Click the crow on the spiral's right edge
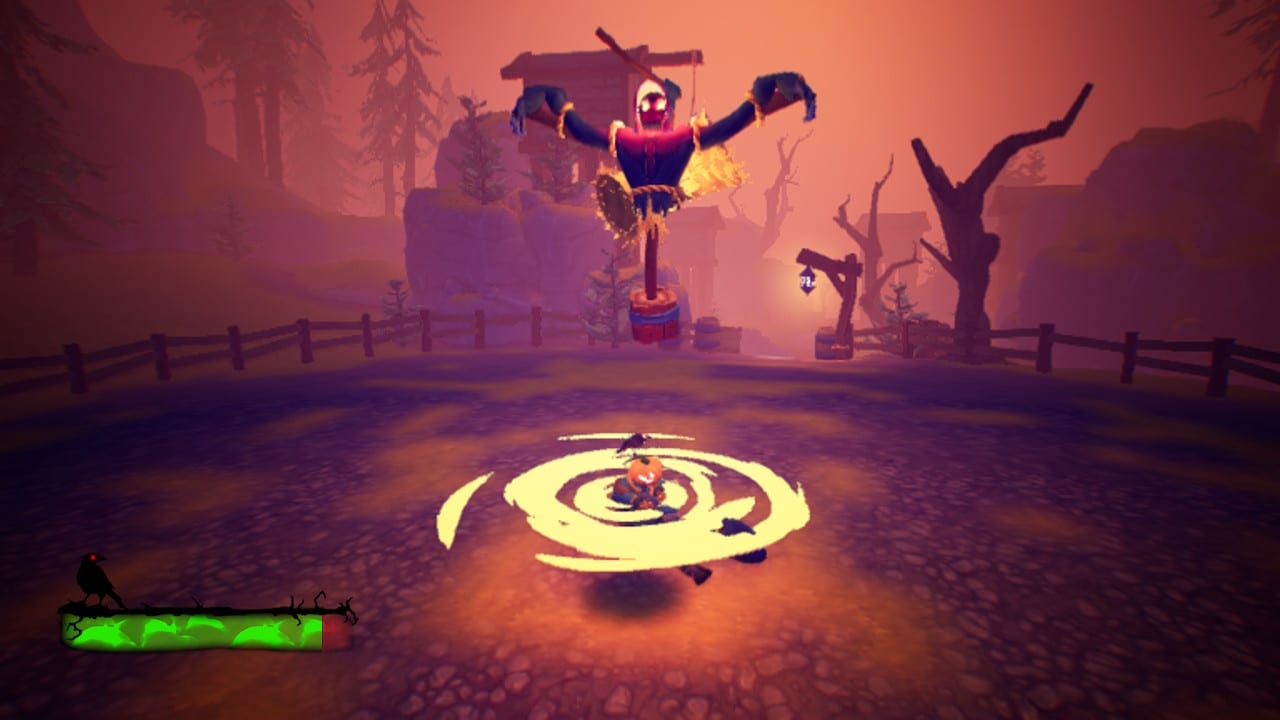This screenshot has height=720, width=1280. 735,525
